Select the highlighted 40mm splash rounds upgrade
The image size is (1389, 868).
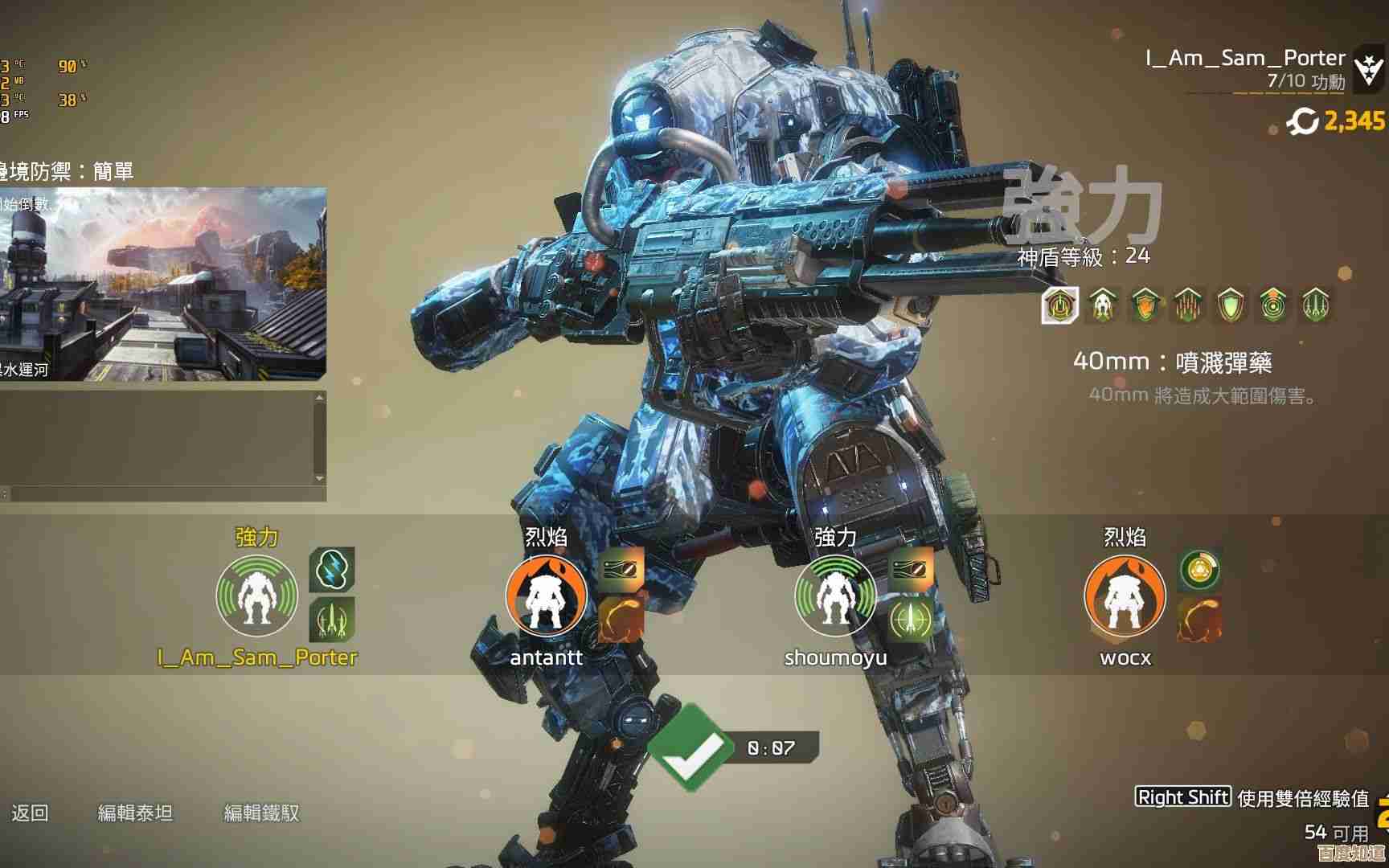pos(1059,305)
